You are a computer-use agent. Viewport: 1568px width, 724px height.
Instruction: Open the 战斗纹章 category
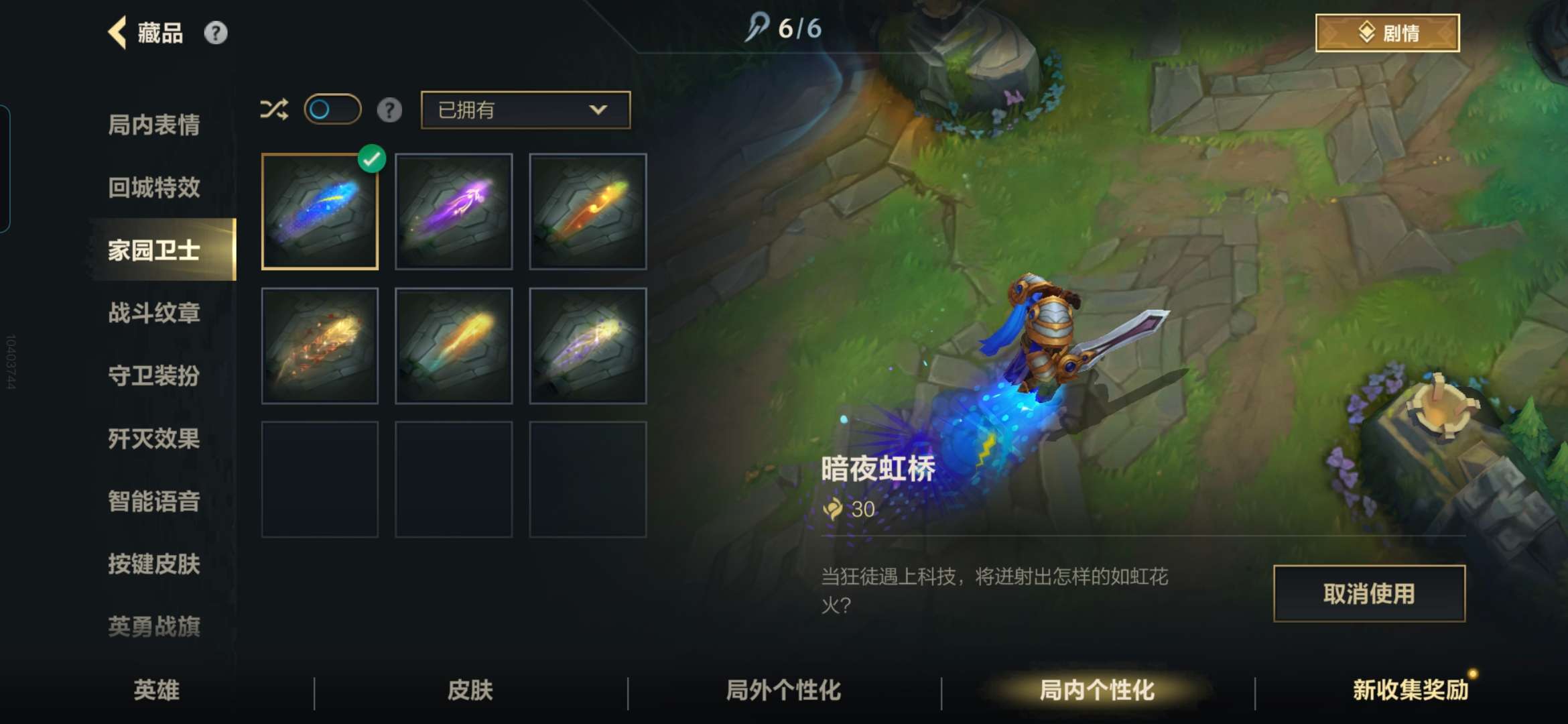coord(154,313)
